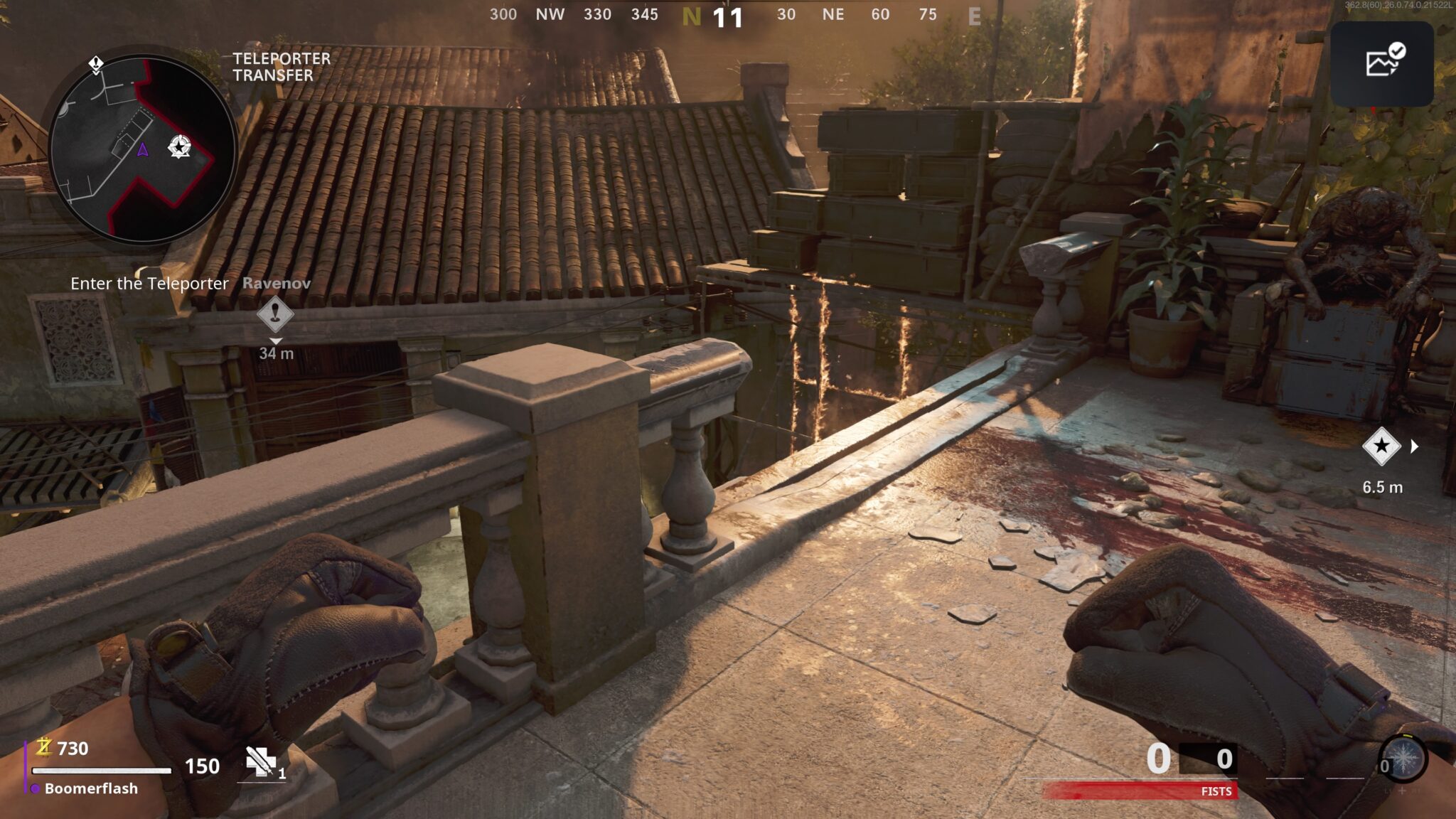The width and height of the screenshot is (1456, 819).
Task: Click the player arrow on the minimap
Action: tap(142, 149)
